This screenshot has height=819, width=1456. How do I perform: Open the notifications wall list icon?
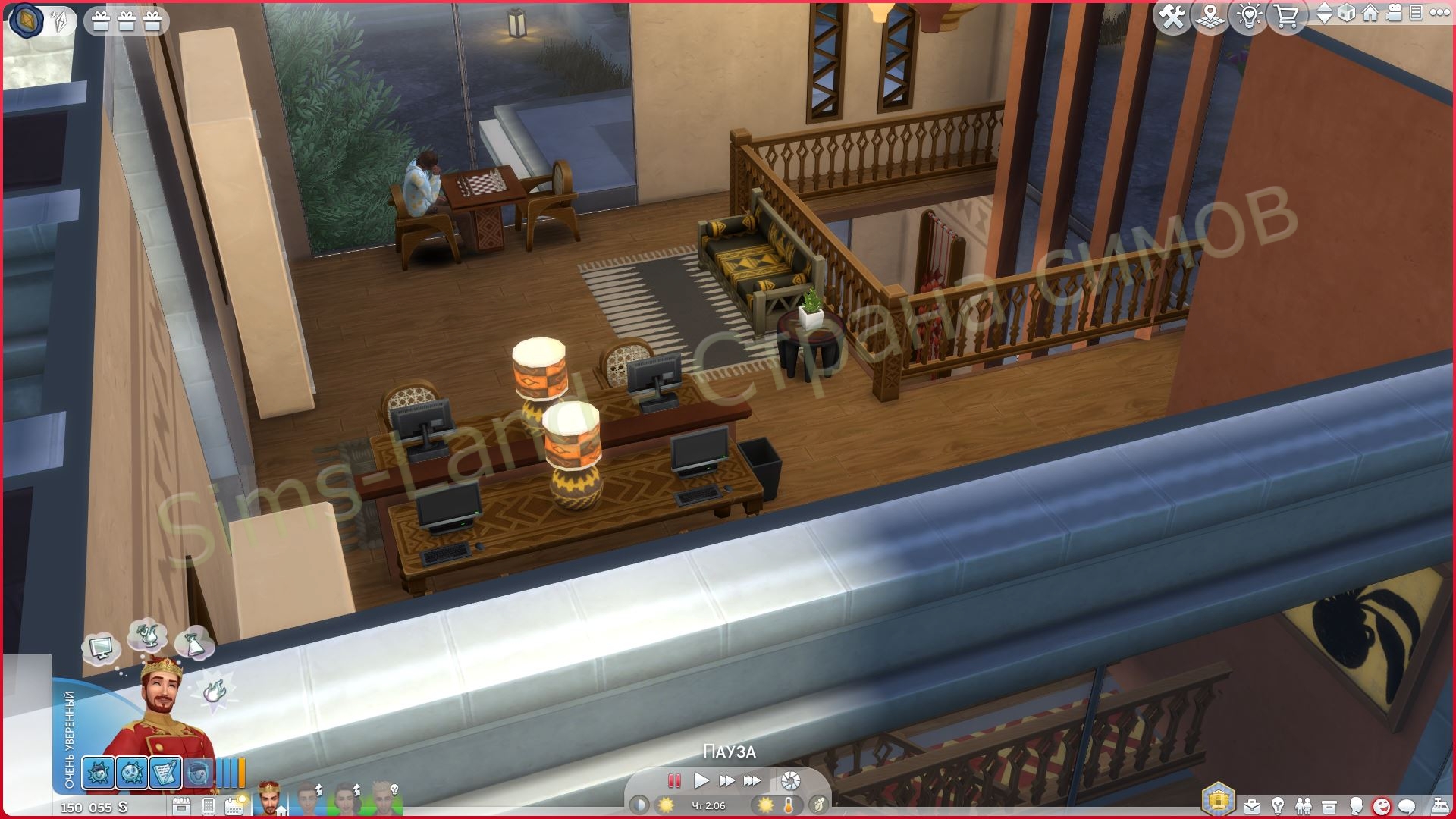1418,14
